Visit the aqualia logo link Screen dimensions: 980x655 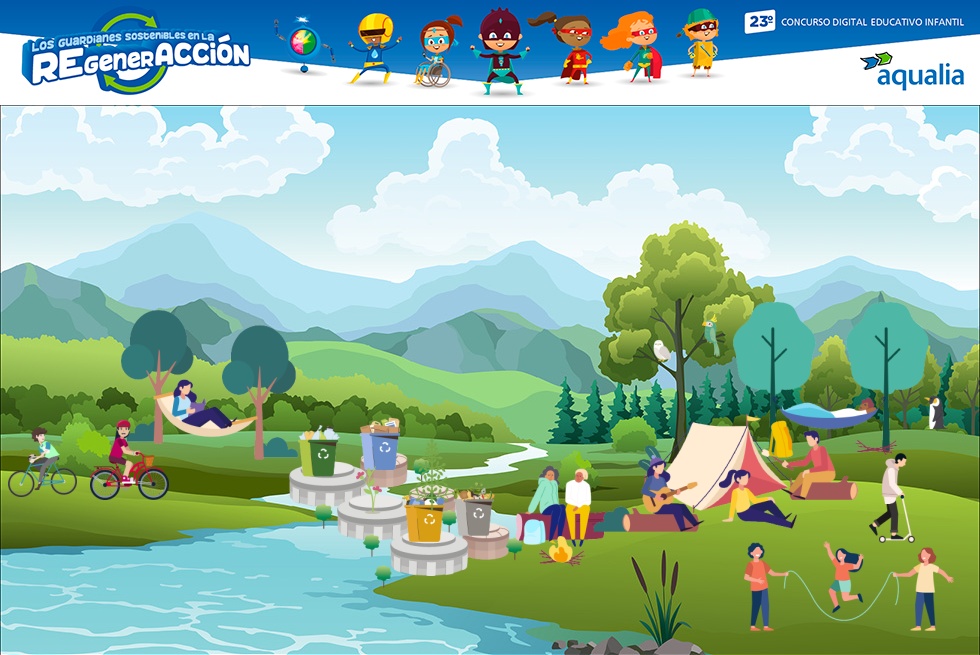tap(911, 70)
